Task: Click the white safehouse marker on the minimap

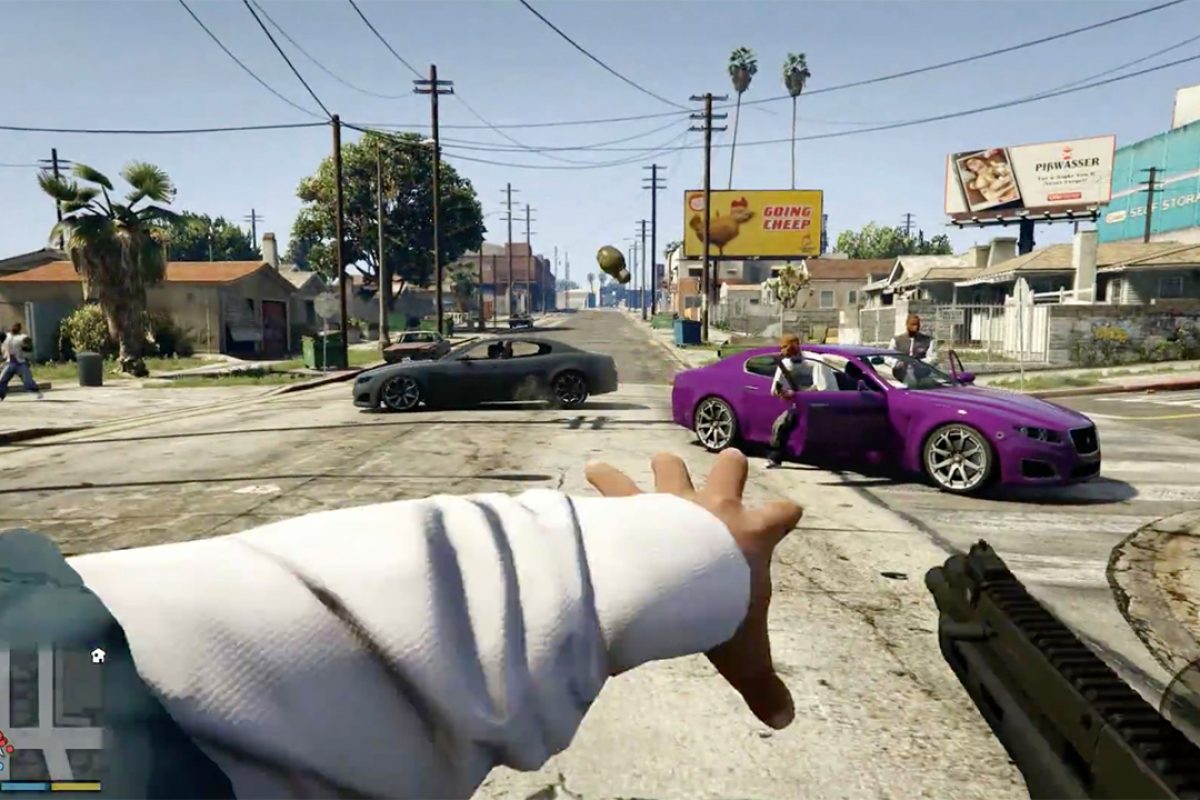Action: (x=98, y=656)
